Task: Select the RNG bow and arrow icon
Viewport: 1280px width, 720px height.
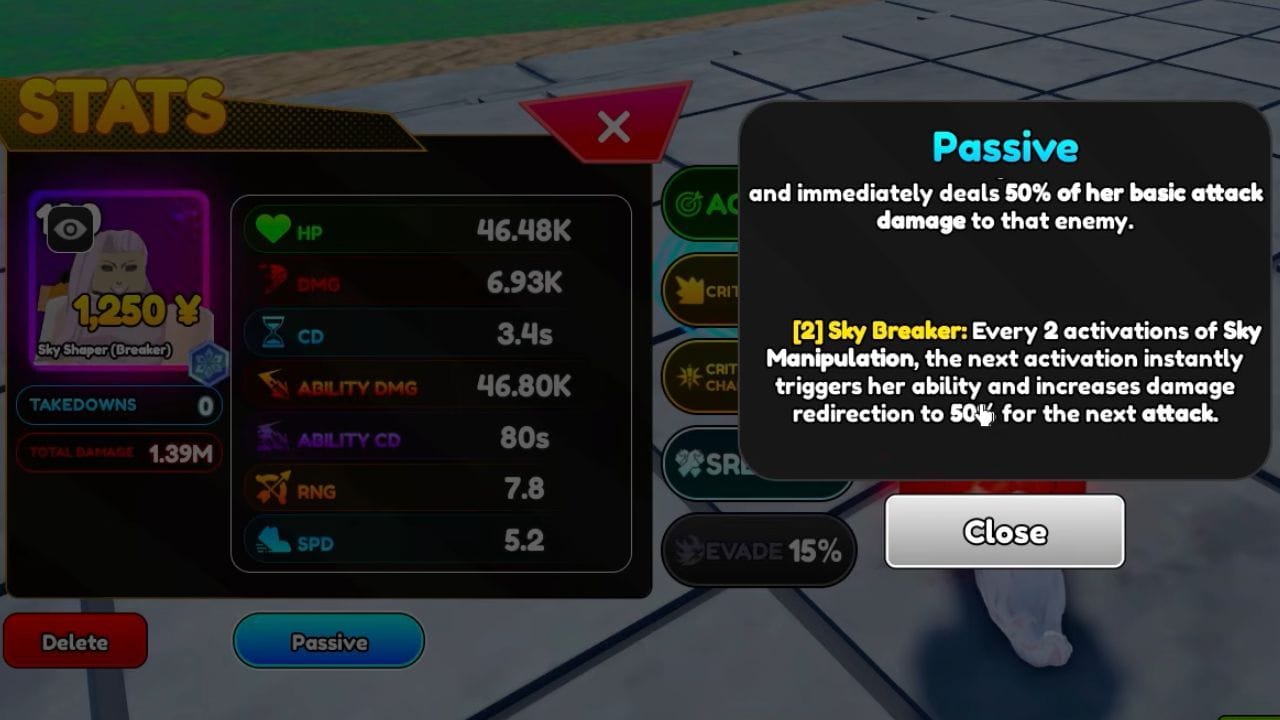Action: 270,489
